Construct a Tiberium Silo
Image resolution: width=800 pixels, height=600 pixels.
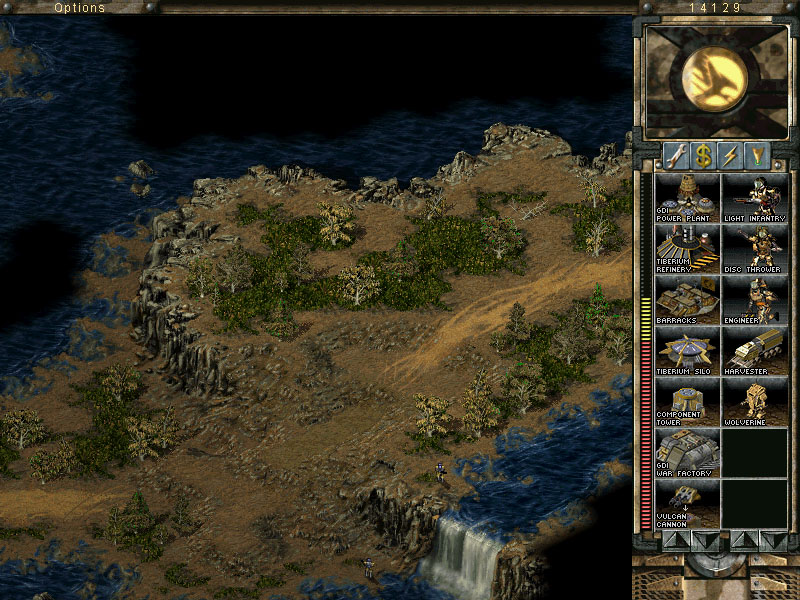687,351
